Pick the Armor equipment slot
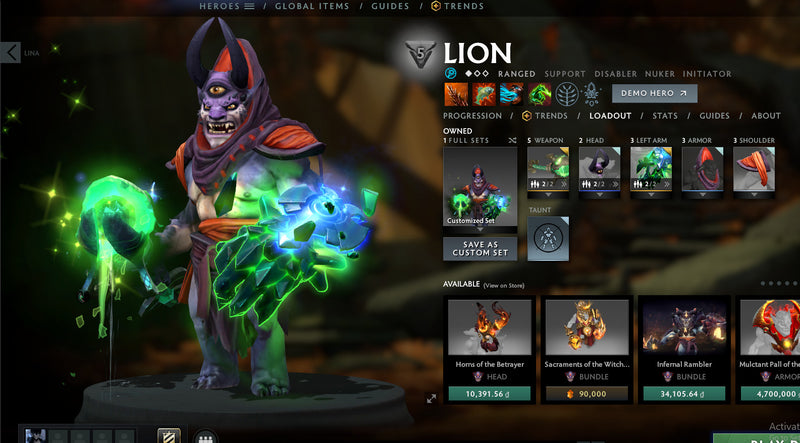The height and width of the screenshot is (443, 800). pos(702,169)
